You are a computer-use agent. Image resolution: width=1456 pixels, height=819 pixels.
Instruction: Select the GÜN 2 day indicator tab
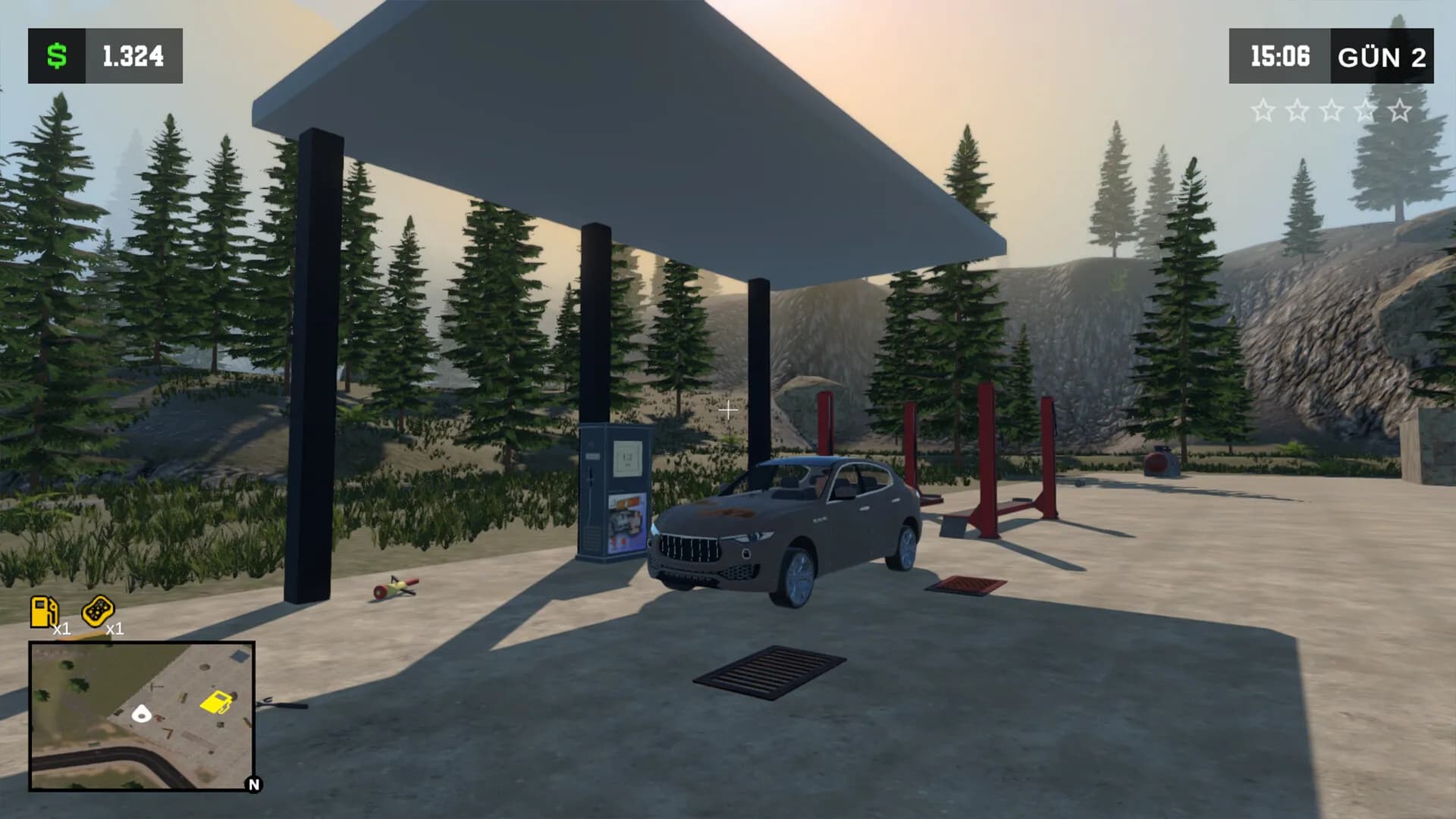(1381, 55)
